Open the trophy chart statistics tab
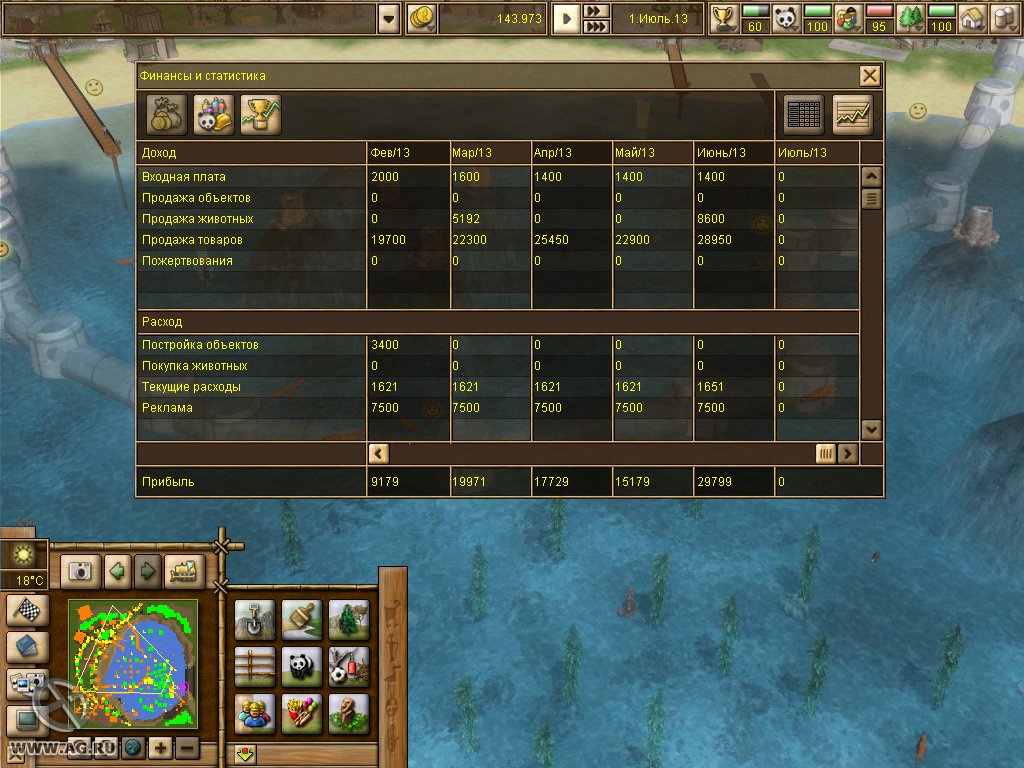The image size is (1024, 768). click(260, 115)
